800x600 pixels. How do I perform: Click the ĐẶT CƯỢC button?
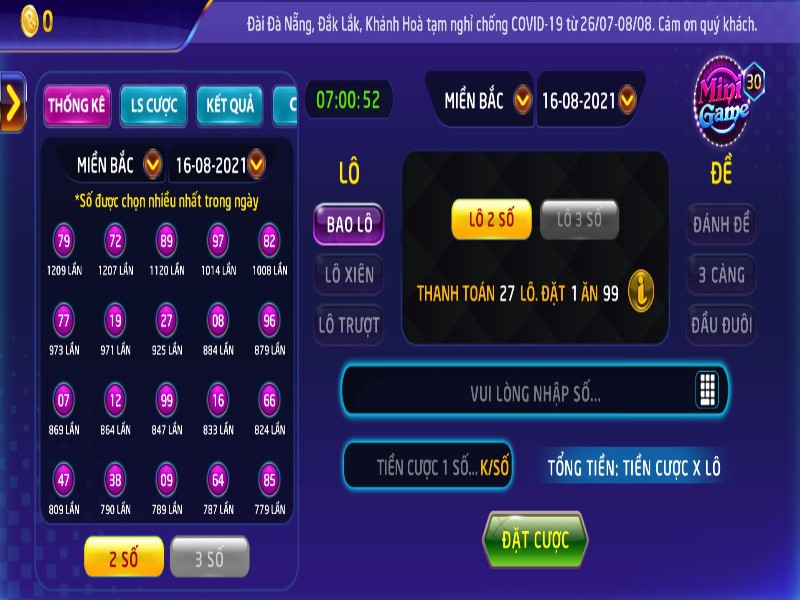tap(535, 540)
